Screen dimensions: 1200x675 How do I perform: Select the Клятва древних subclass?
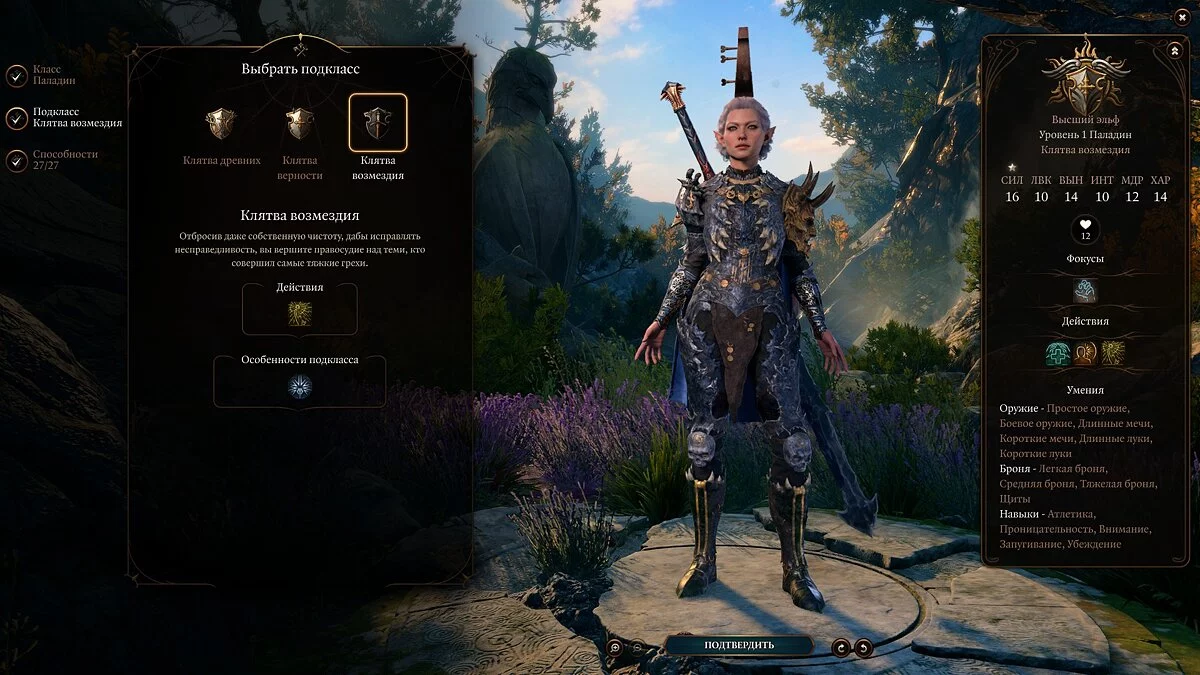pyautogui.click(x=221, y=124)
